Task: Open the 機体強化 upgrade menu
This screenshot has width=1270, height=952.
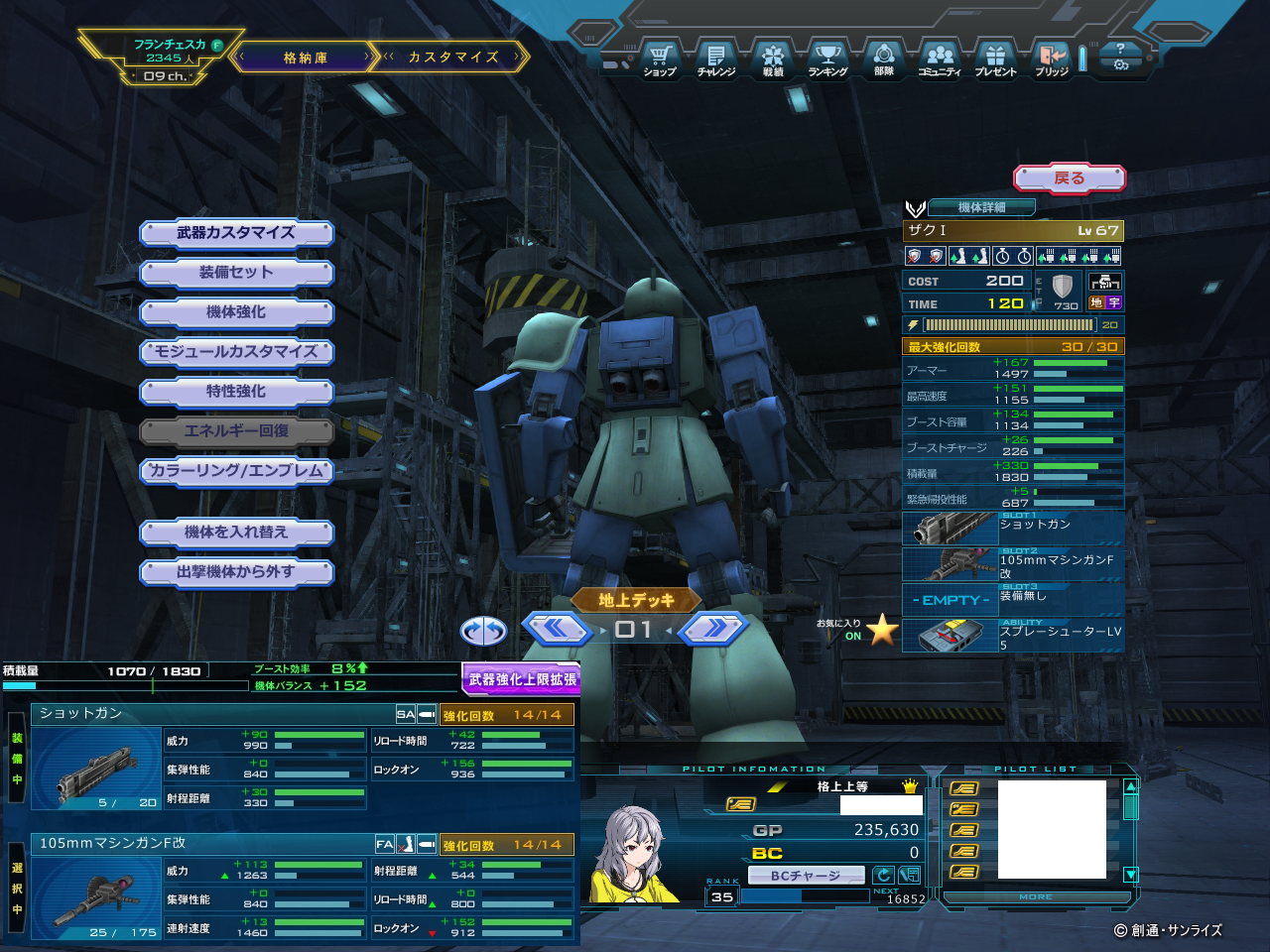Action: click(236, 312)
